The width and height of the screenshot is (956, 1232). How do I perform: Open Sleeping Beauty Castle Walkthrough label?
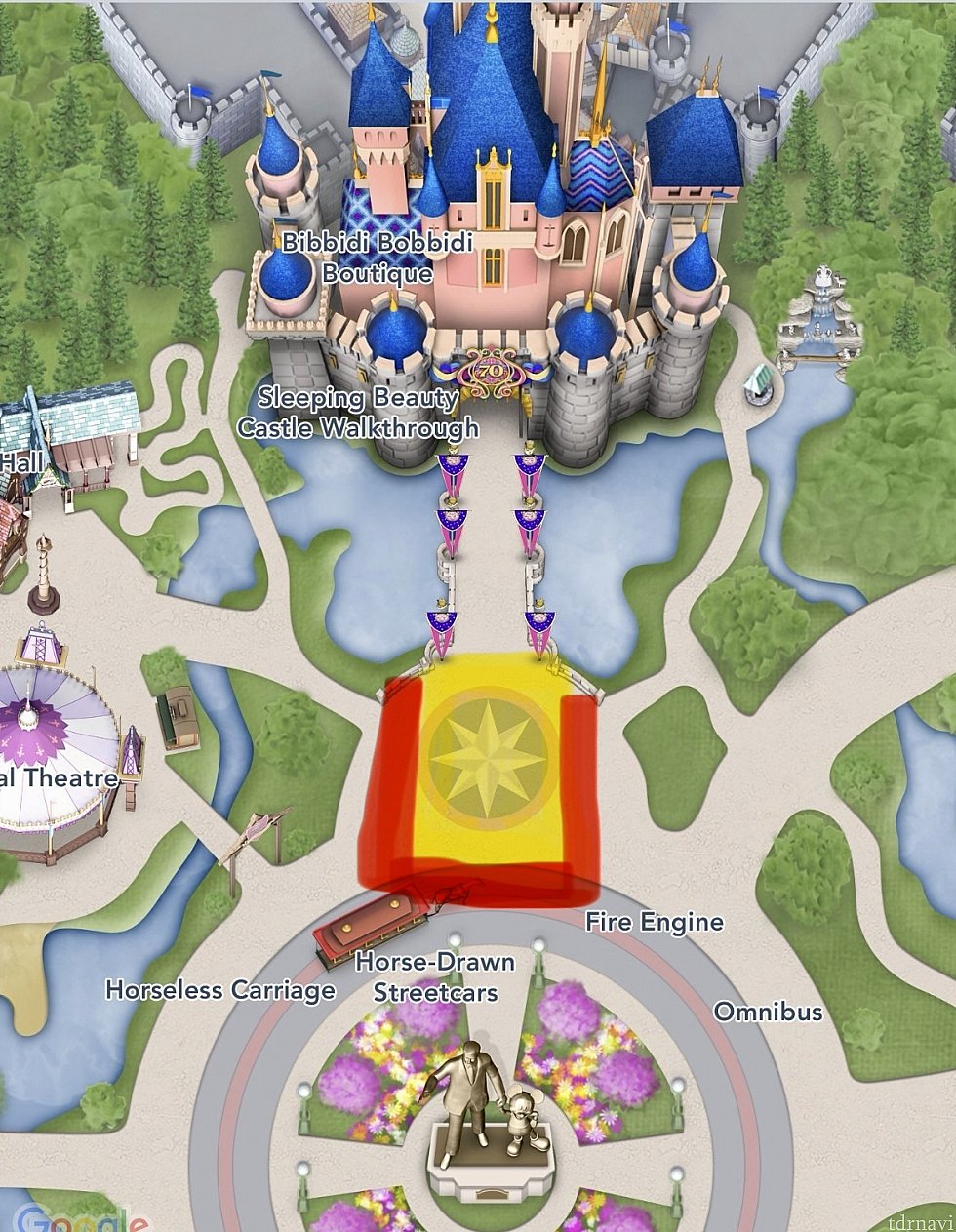pos(358,413)
